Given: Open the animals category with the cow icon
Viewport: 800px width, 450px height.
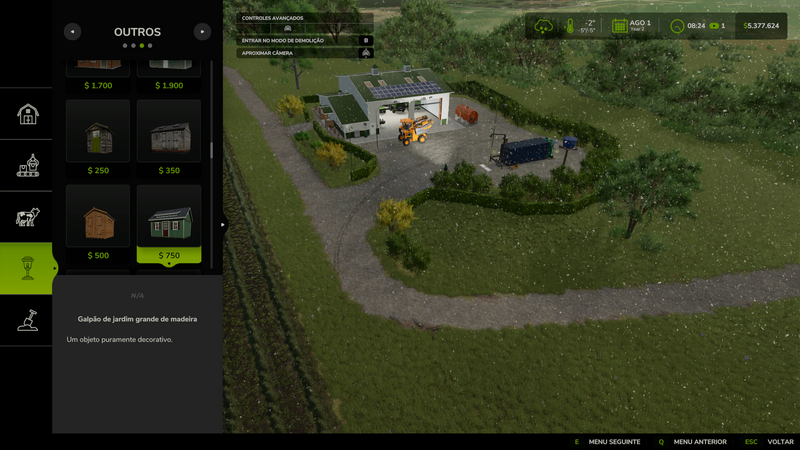Looking at the screenshot, I should (28, 217).
